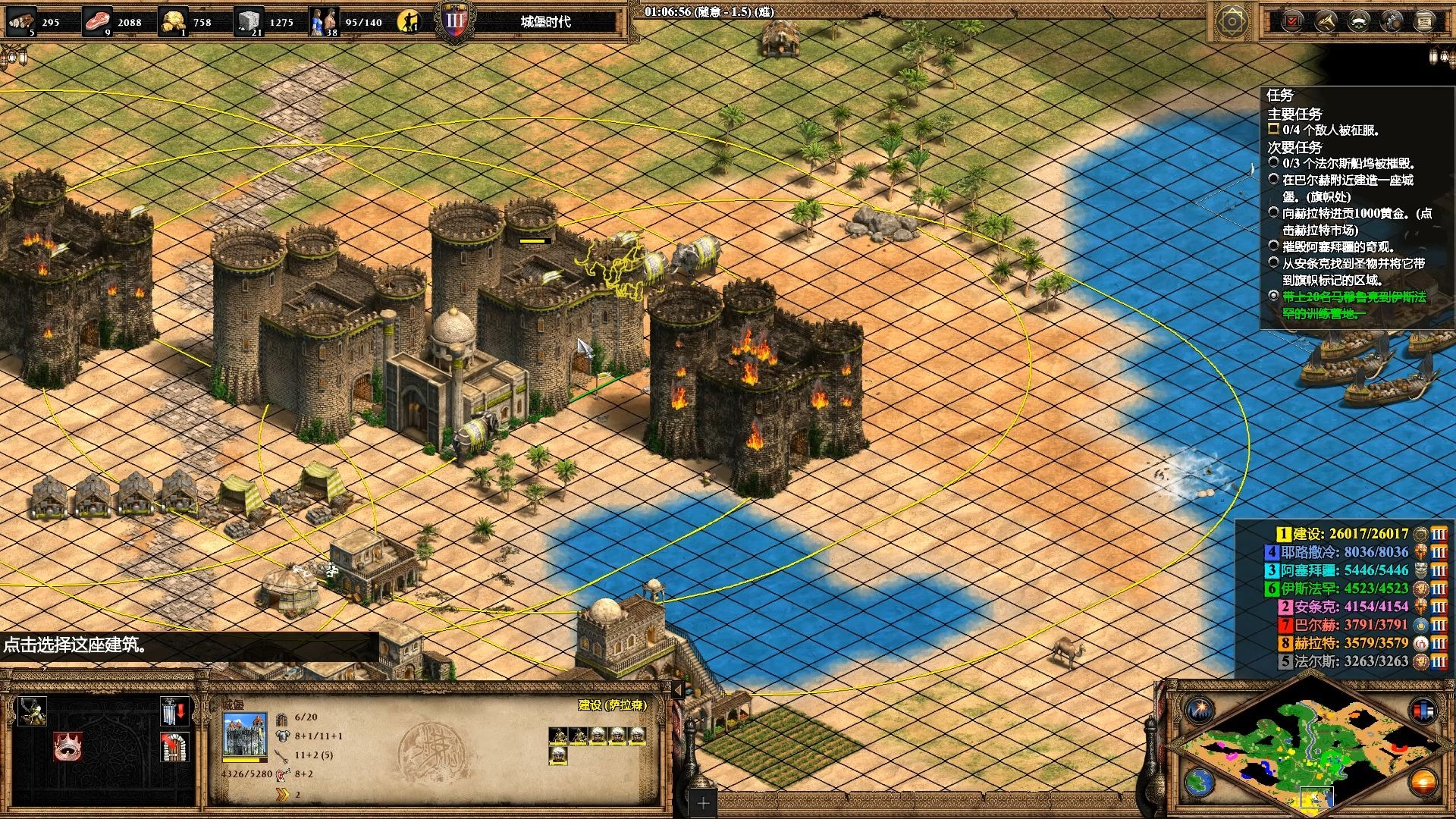This screenshot has height=819, width=1456.
Task: Open the diplomacy horn button
Action: coord(1325,21)
